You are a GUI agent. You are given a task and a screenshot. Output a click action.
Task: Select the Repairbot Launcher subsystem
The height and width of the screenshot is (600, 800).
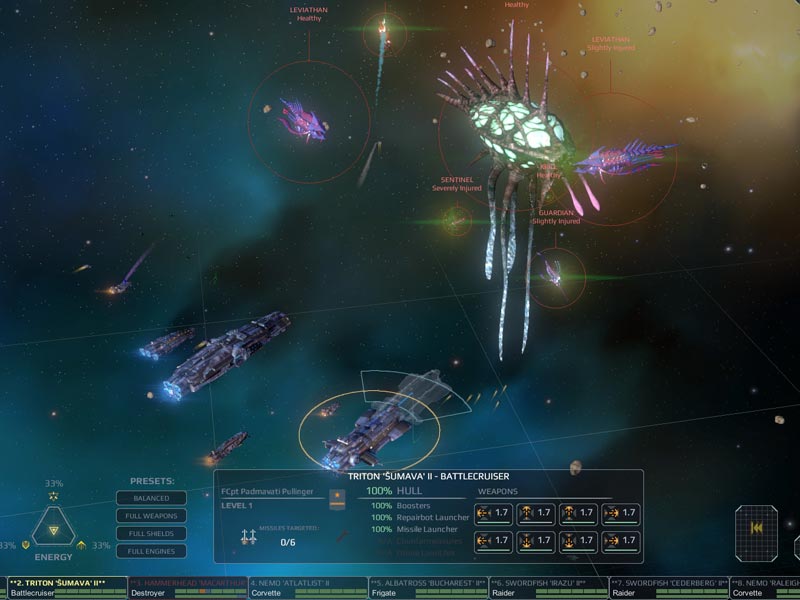tap(419, 517)
